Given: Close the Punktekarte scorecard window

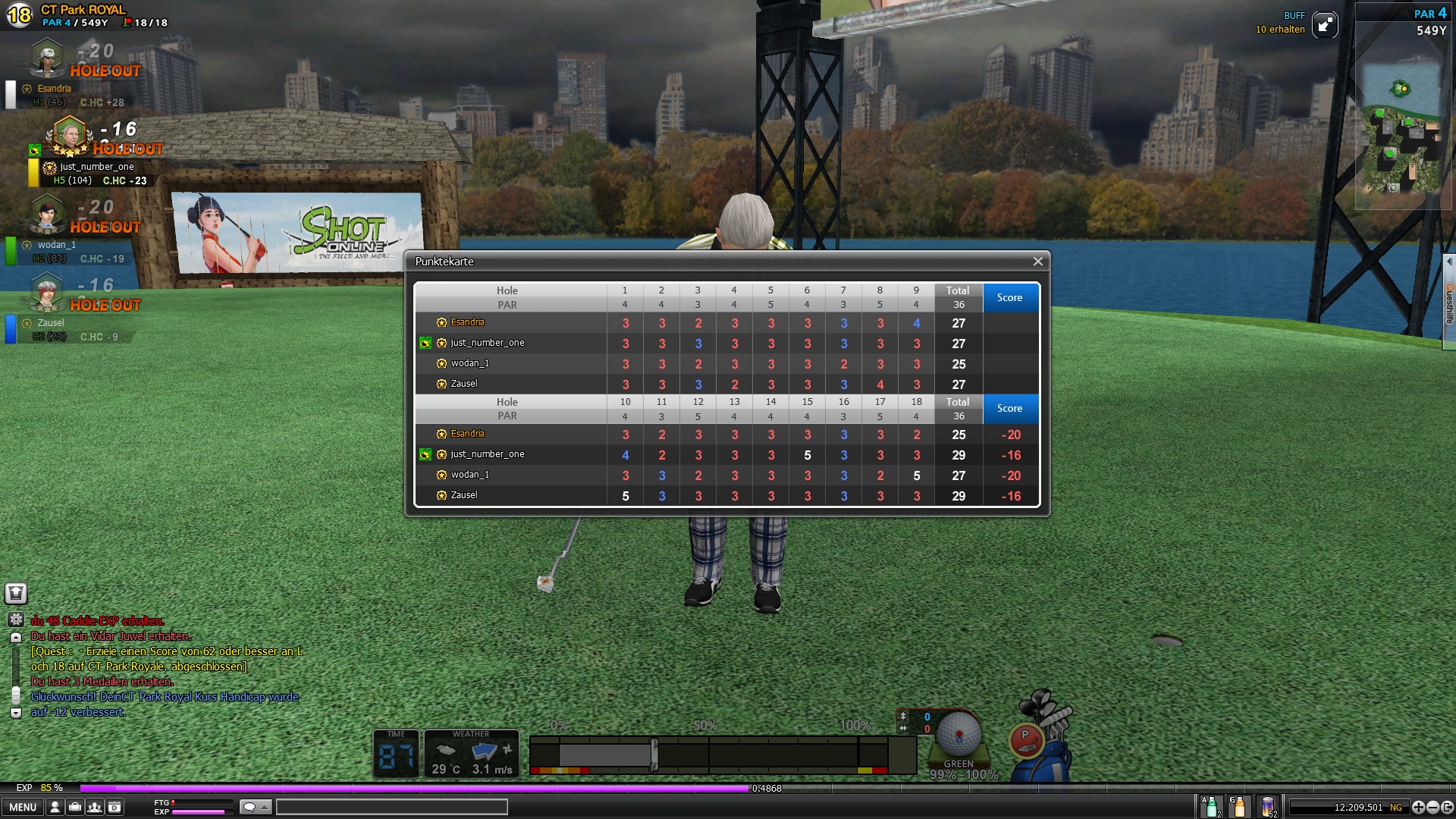Looking at the screenshot, I should [x=1037, y=262].
